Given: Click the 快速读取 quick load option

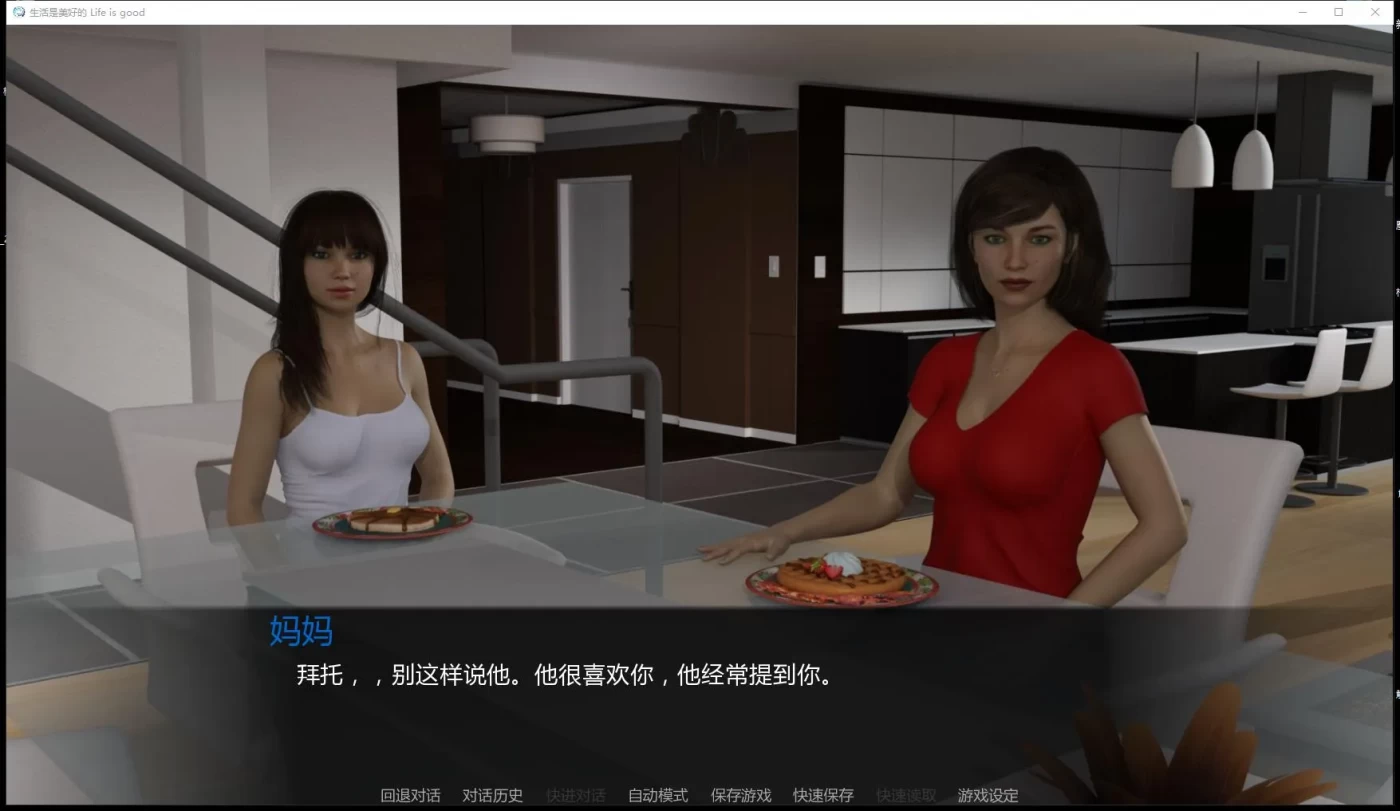Looking at the screenshot, I should pyautogui.click(x=904, y=795).
